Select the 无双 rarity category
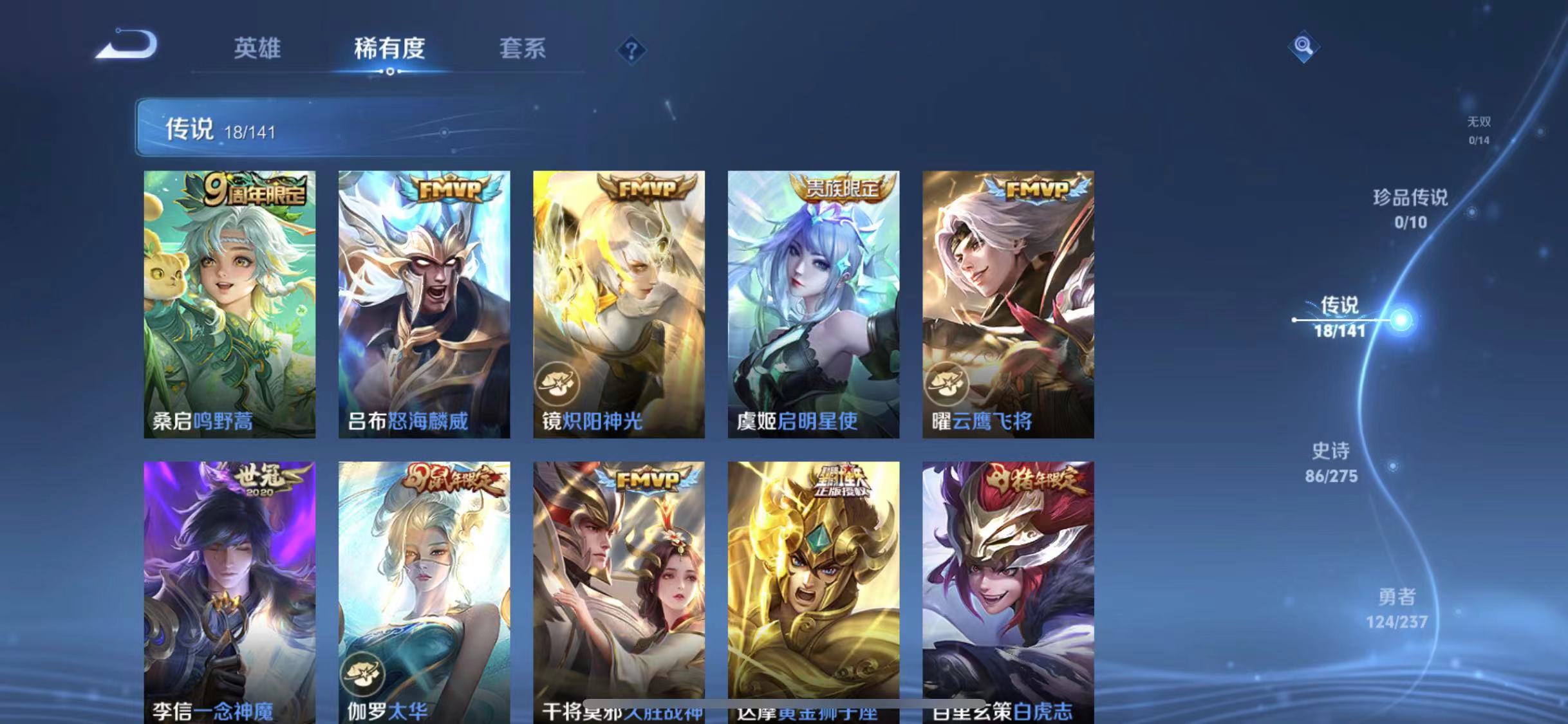The image size is (1568, 724). [1480, 129]
